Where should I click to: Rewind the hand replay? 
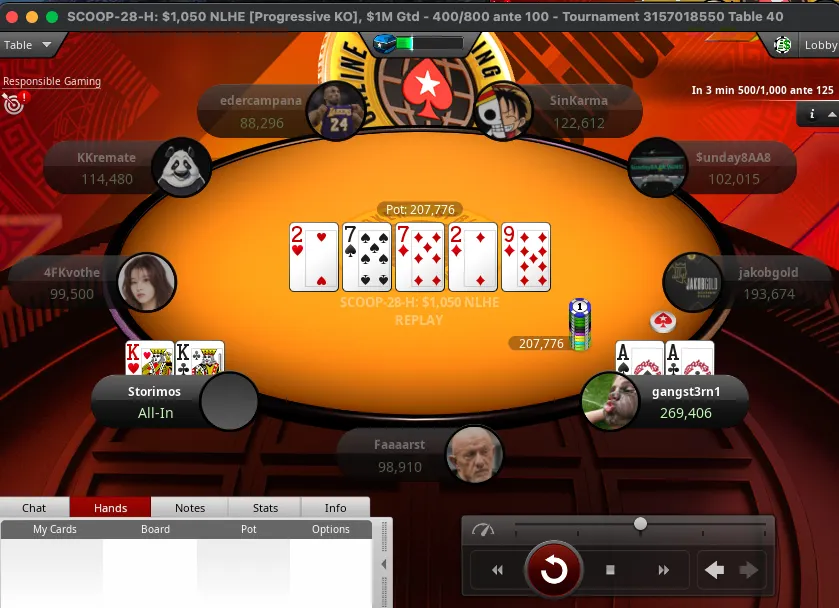click(497, 570)
